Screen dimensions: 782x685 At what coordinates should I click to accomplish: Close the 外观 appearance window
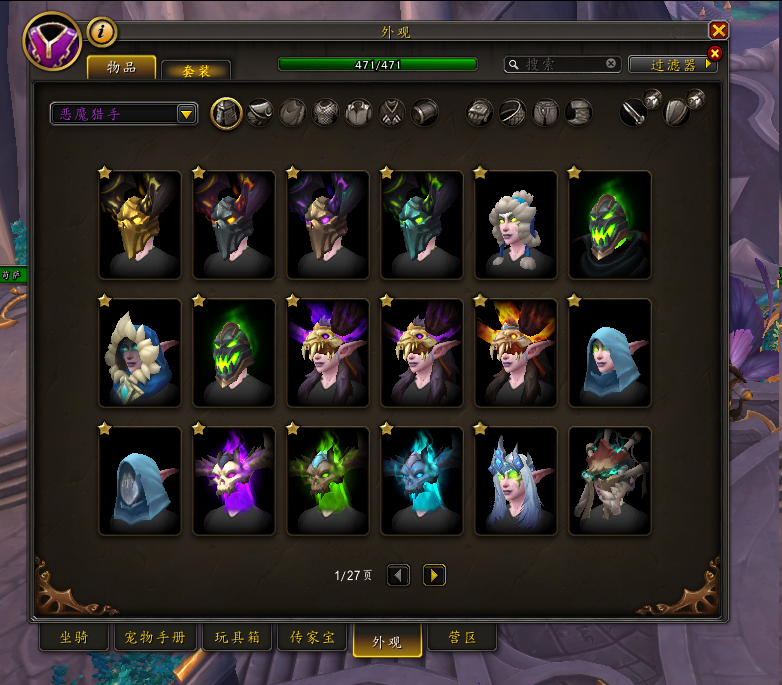pyautogui.click(x=718, y=31)
